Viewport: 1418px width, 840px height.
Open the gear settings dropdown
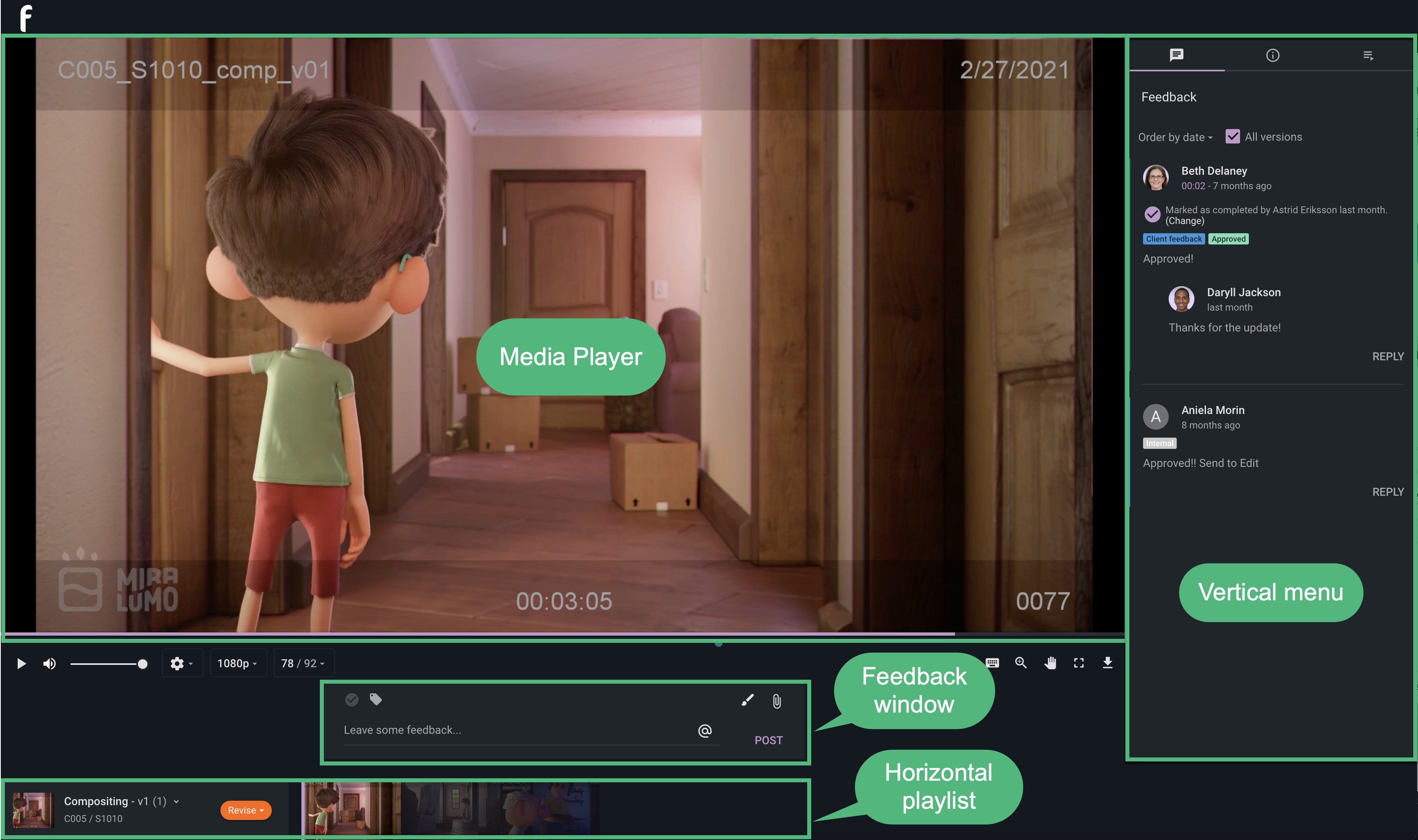click(182, 663)
